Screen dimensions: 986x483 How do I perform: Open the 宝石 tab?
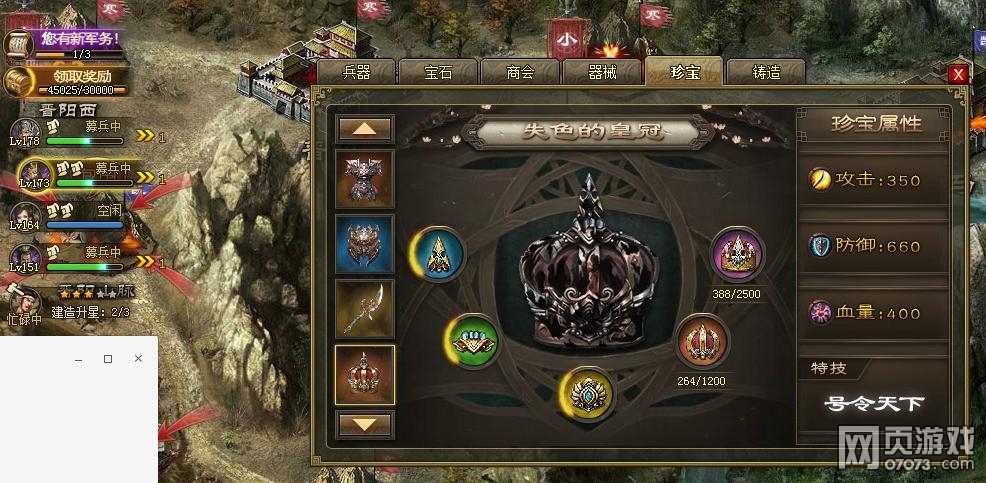click(x=438, y=72)
